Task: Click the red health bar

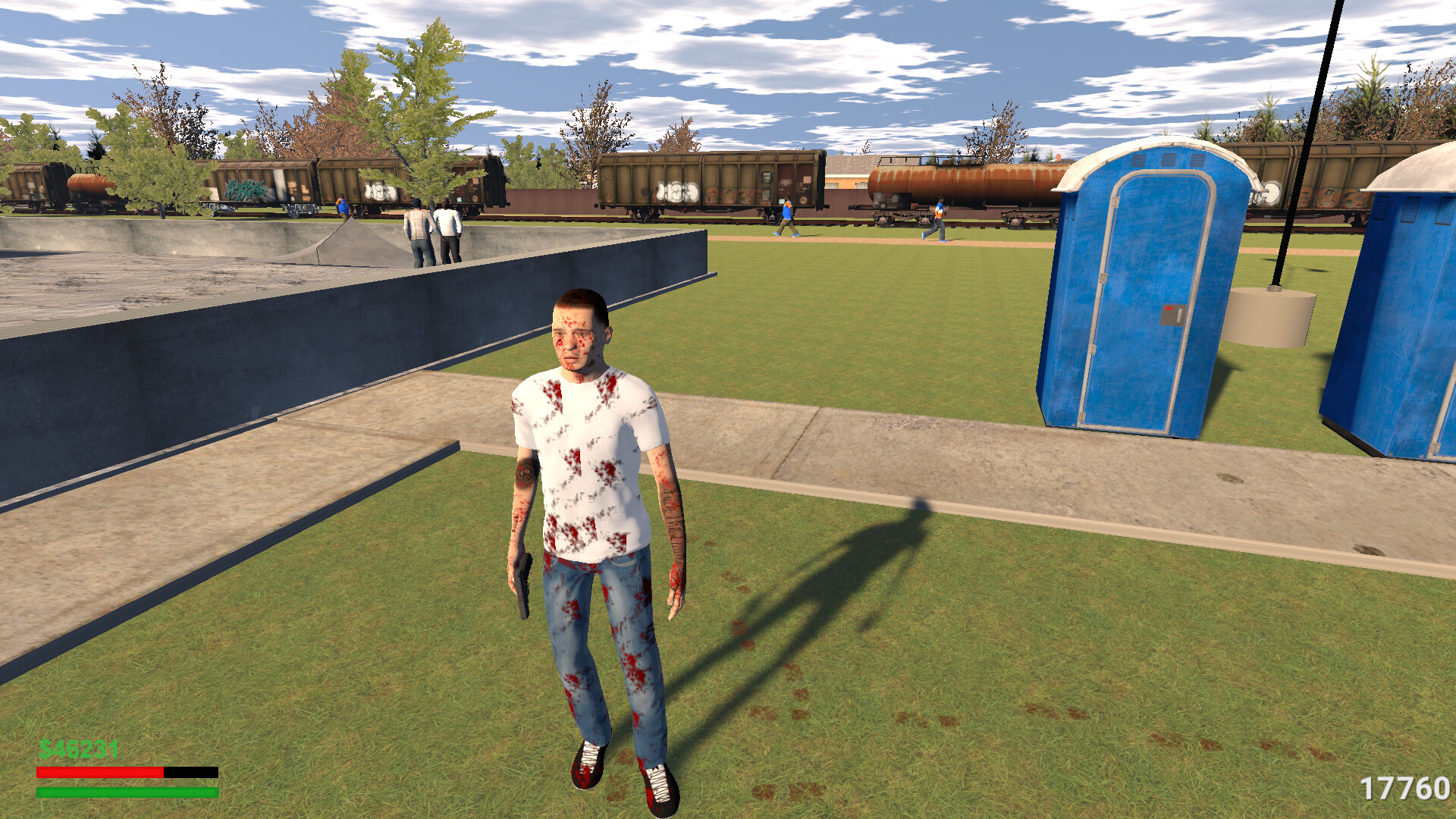Action: pos(99,770)
